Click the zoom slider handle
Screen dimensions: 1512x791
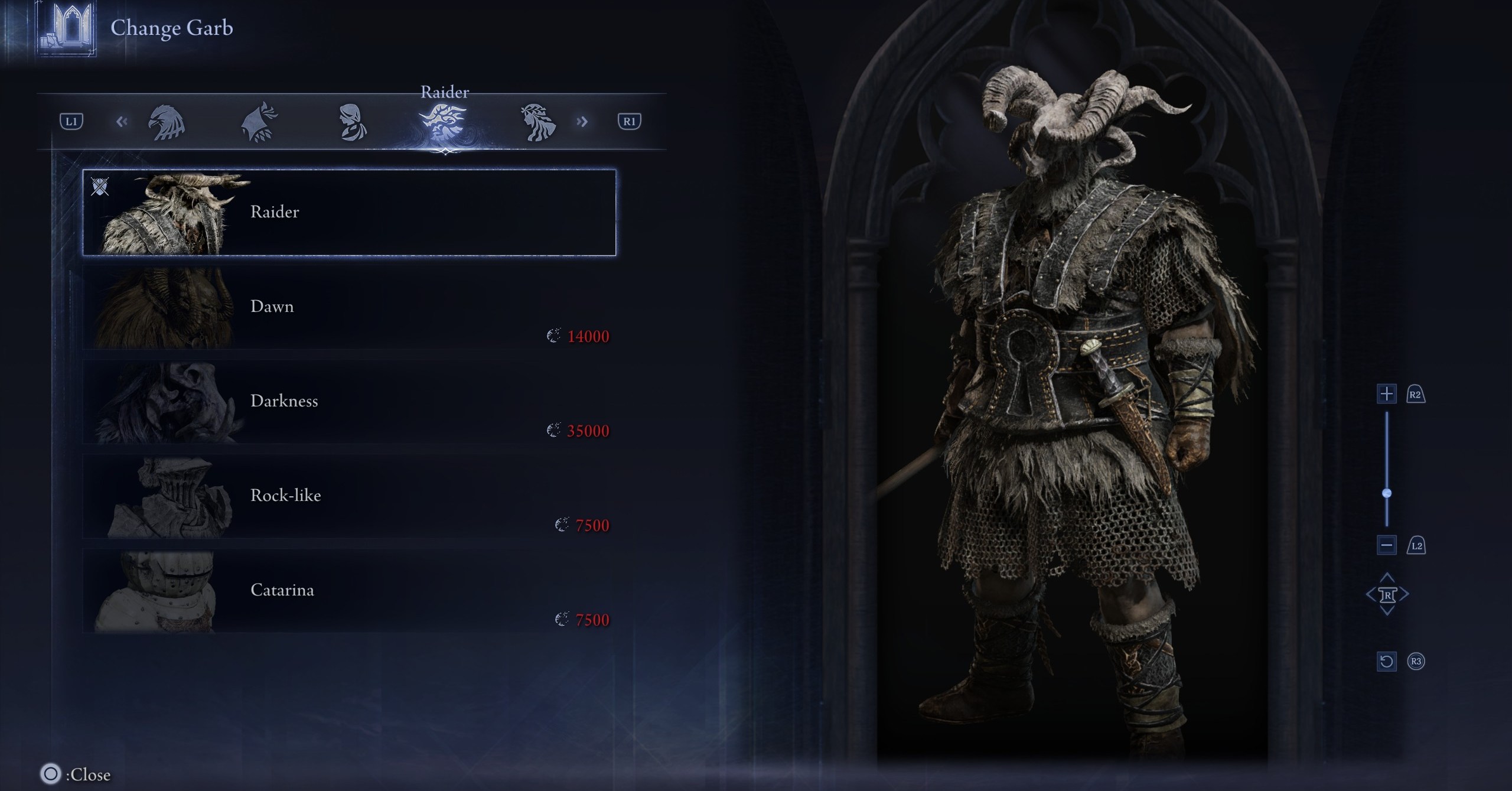pos(1387,493)
